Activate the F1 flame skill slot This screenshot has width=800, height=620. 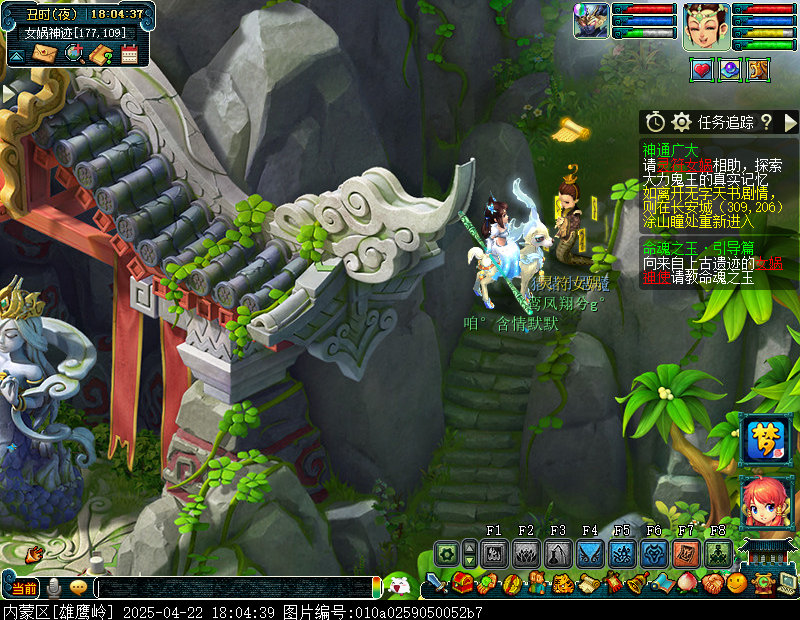[495, 554]
